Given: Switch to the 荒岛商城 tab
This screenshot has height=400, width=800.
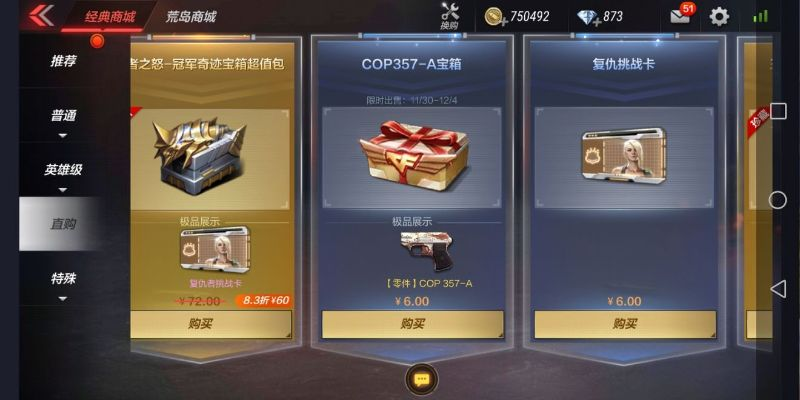Looking at the screenshot, I should point(190,17).
